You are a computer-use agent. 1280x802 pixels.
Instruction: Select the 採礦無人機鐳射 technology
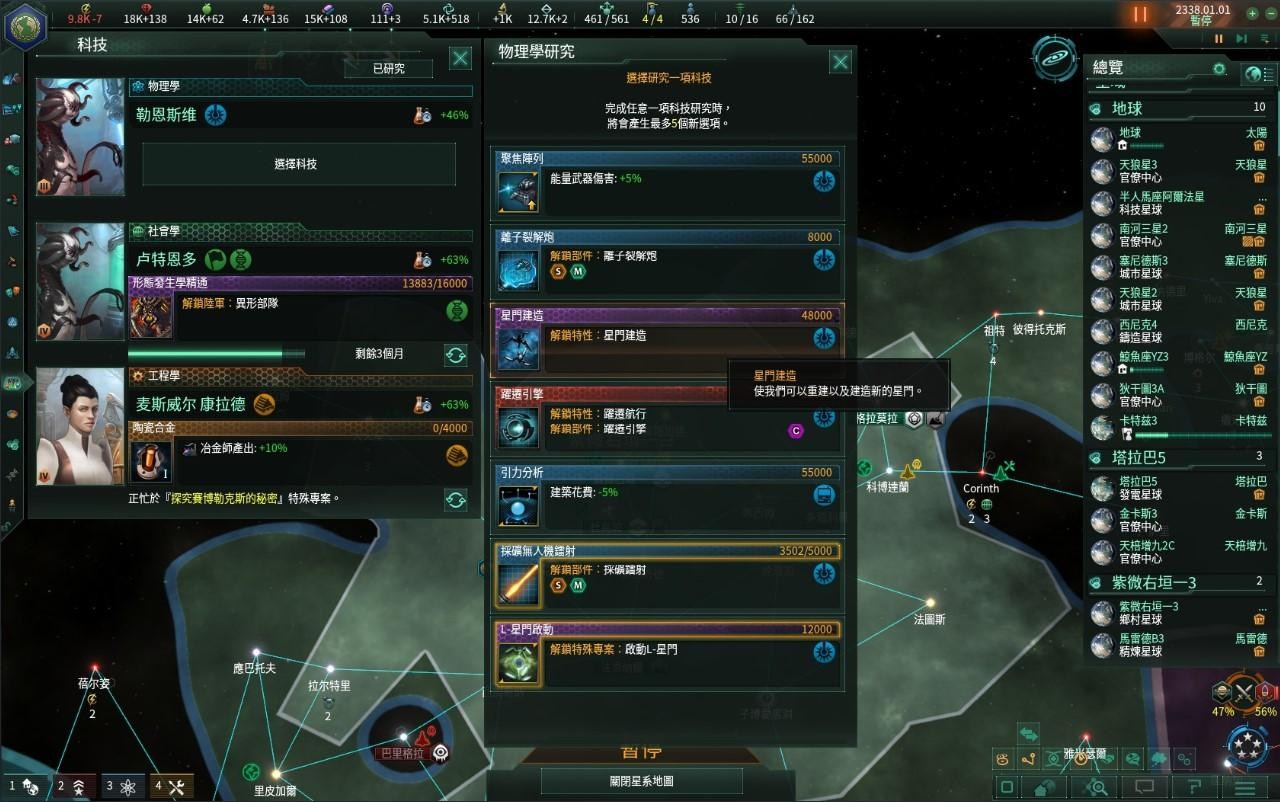click(667, 575)
